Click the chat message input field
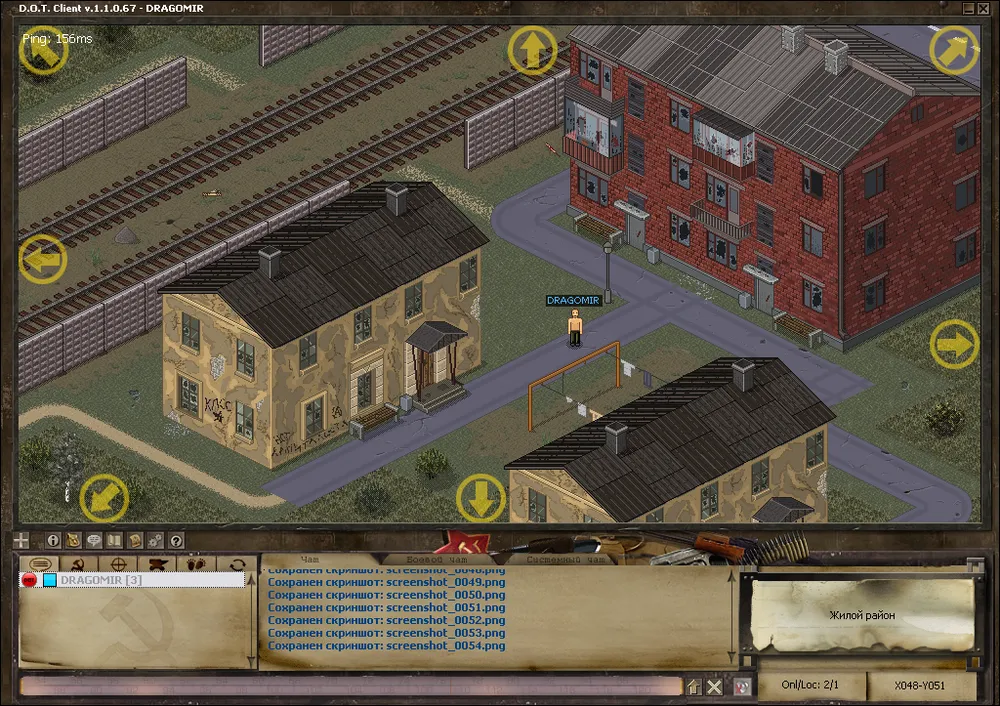The height and width of the screenshot is (706, 1000). coord(350,686)
